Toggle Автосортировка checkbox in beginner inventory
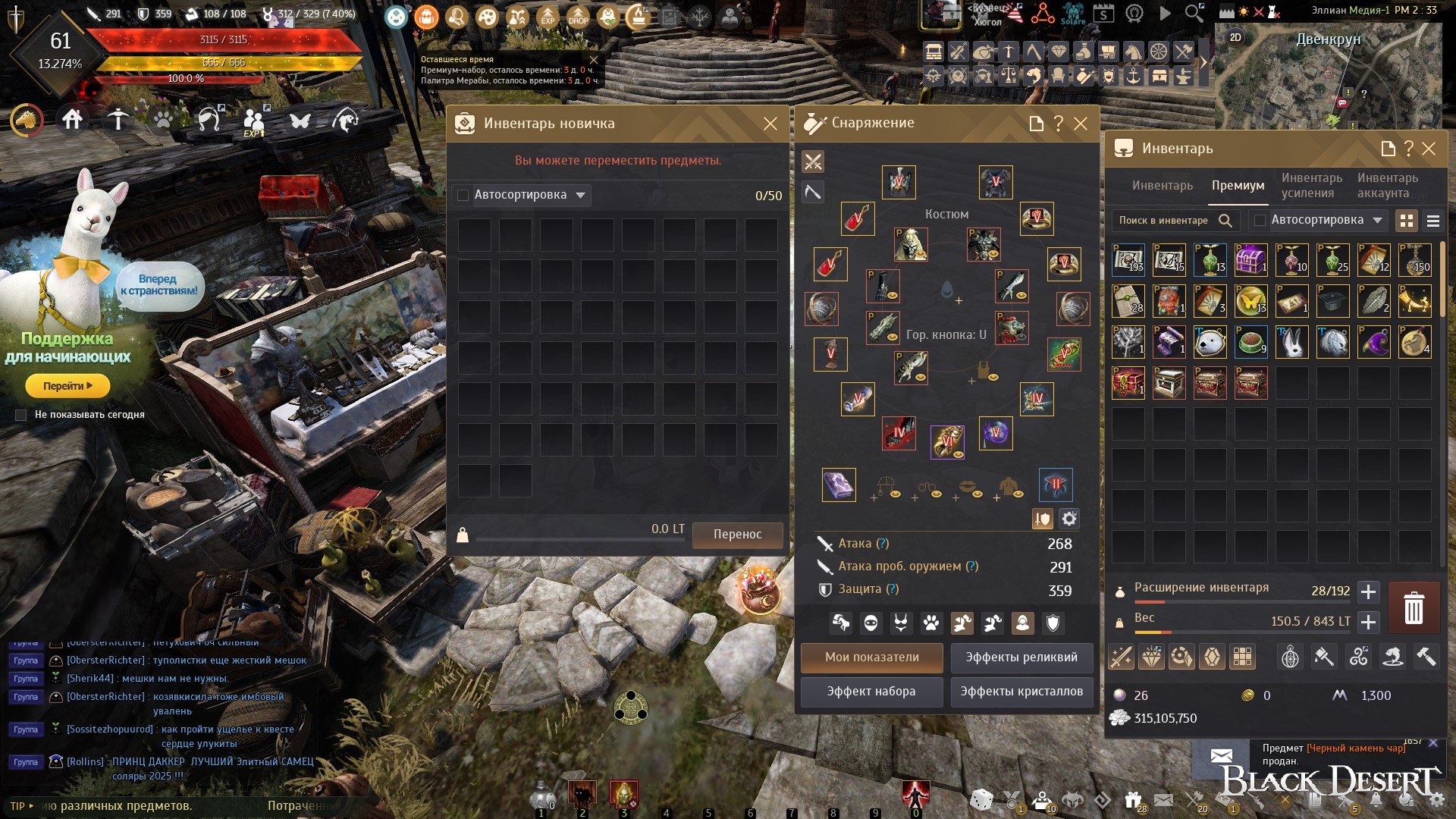Image resolution: width=1456 pixels, height=819 pixels. click(463, 195)
